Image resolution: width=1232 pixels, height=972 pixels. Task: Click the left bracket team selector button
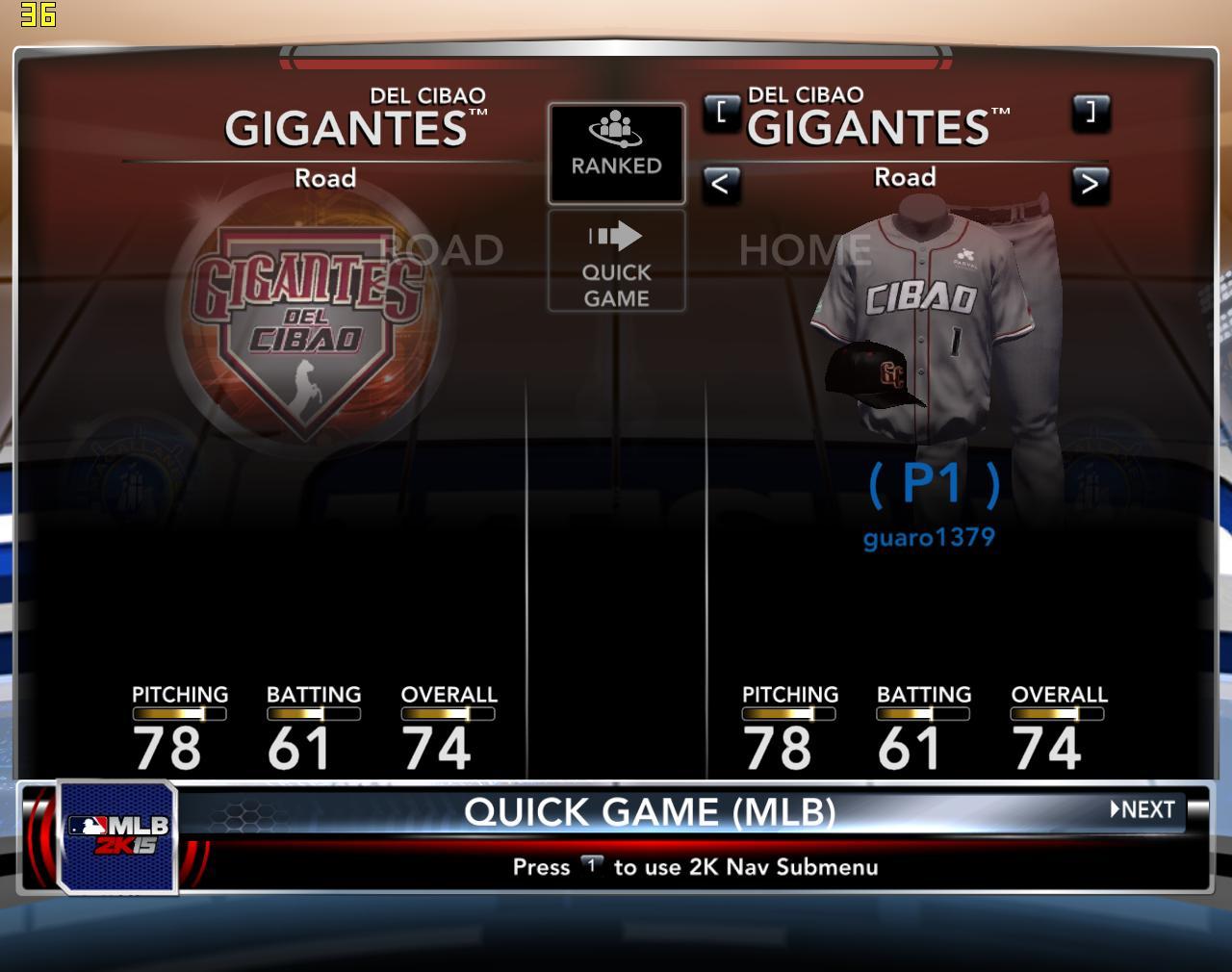click(721, 113)
